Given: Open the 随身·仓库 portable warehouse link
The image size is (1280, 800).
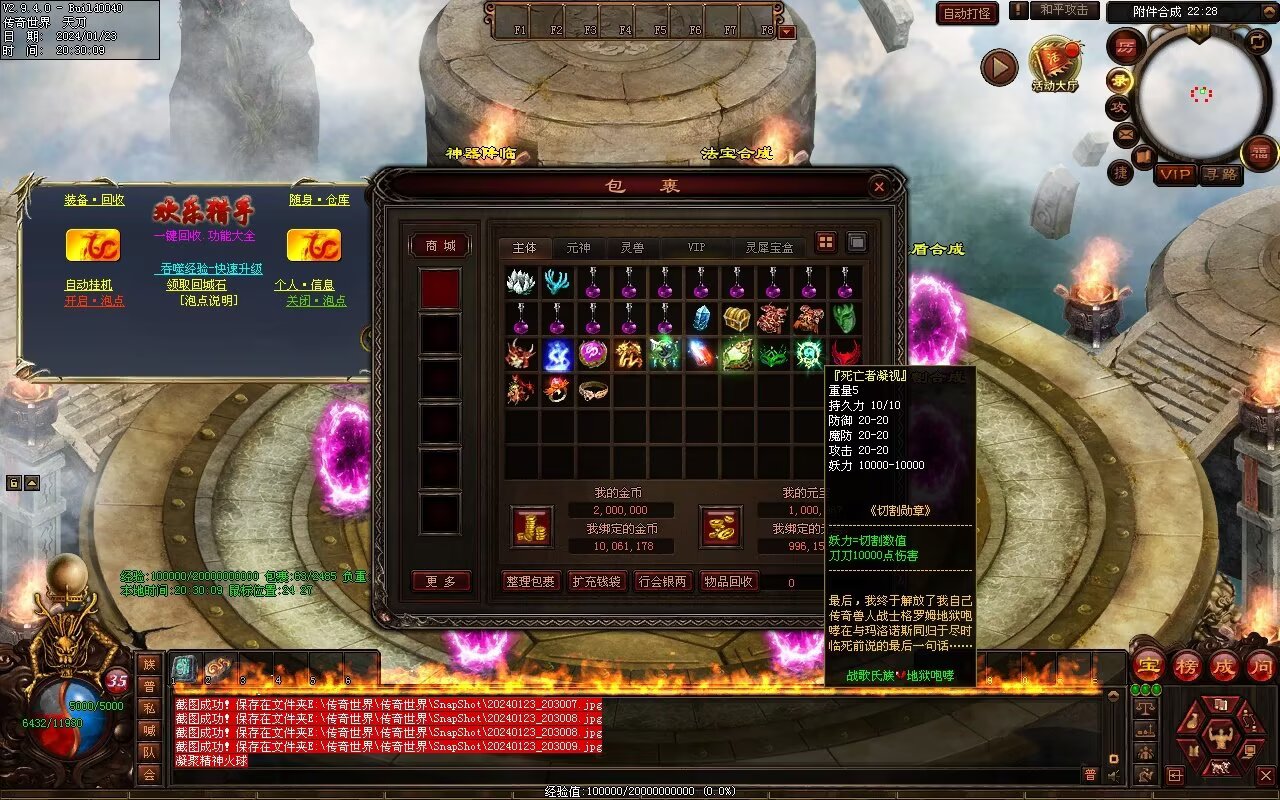Looking at the screenshot, I should click(x=320, y=200).
